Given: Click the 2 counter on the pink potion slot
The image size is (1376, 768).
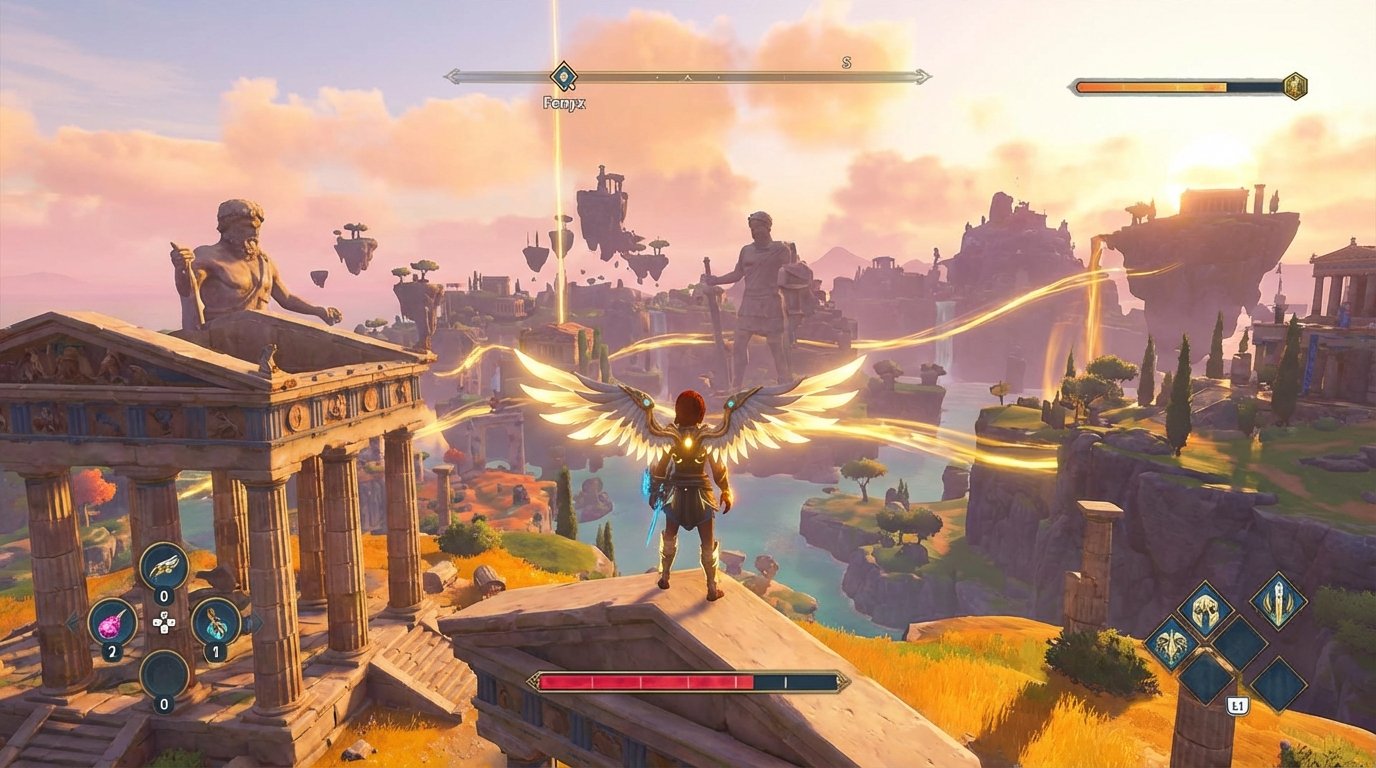Looking at the screenshot, I should [x=112, y=649].
